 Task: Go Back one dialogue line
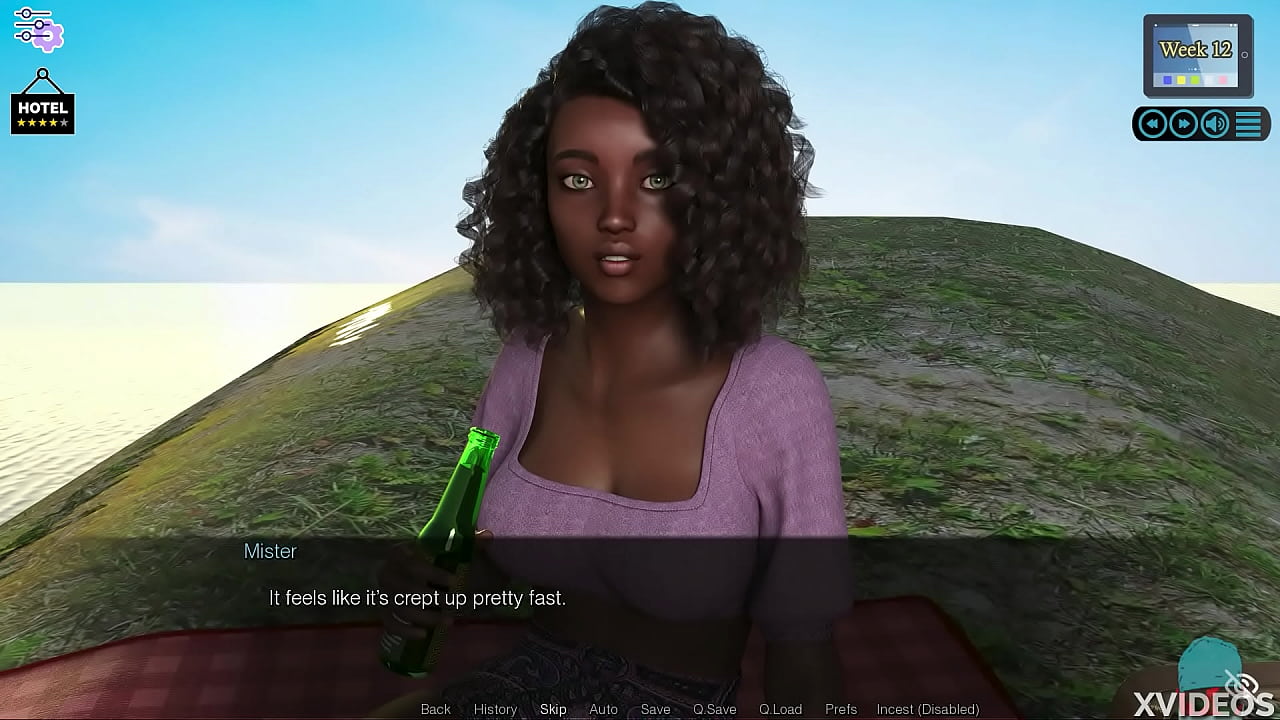tap(436, 709)
